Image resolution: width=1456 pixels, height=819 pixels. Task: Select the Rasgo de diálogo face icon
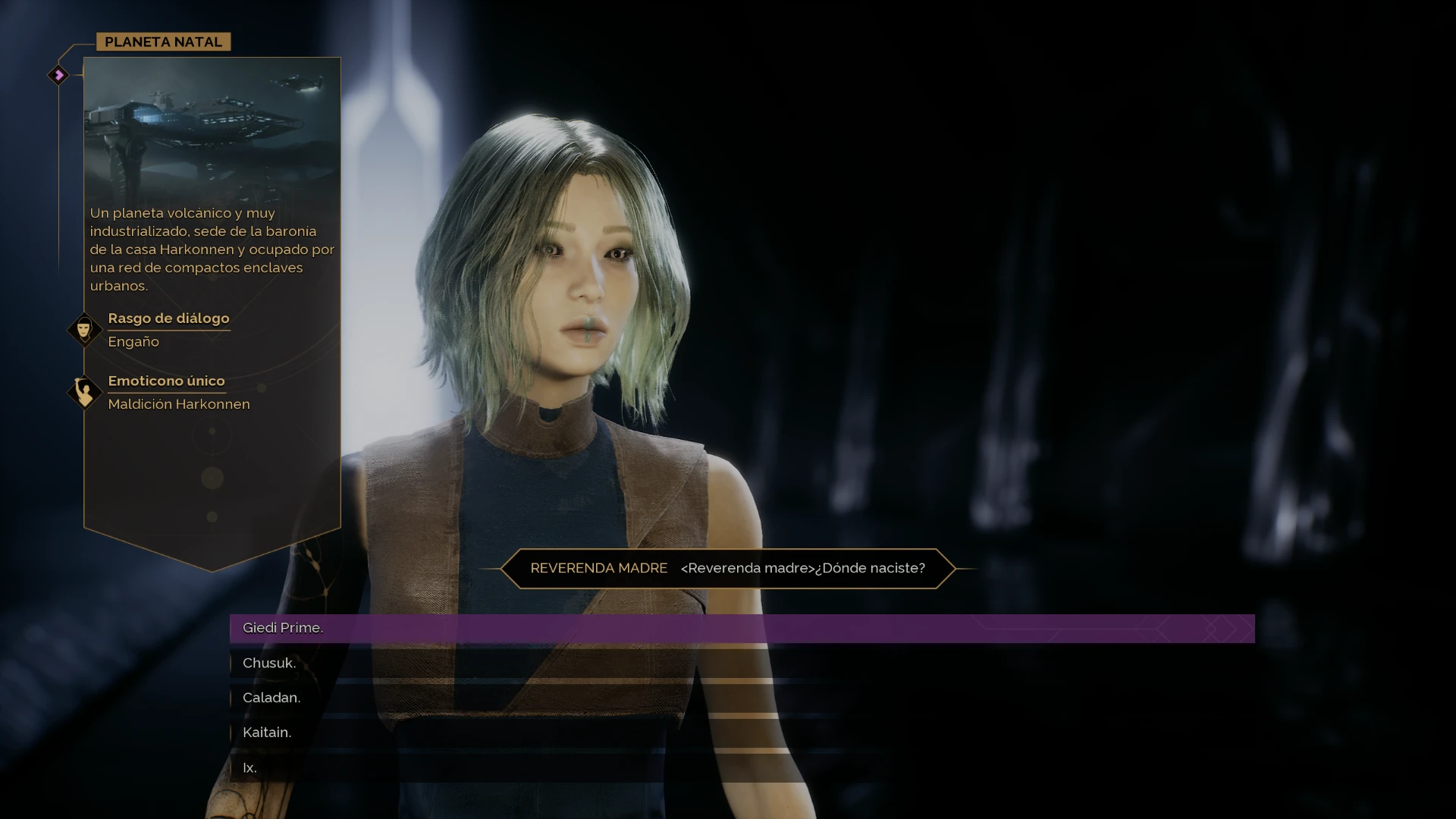tap(84, 330)
